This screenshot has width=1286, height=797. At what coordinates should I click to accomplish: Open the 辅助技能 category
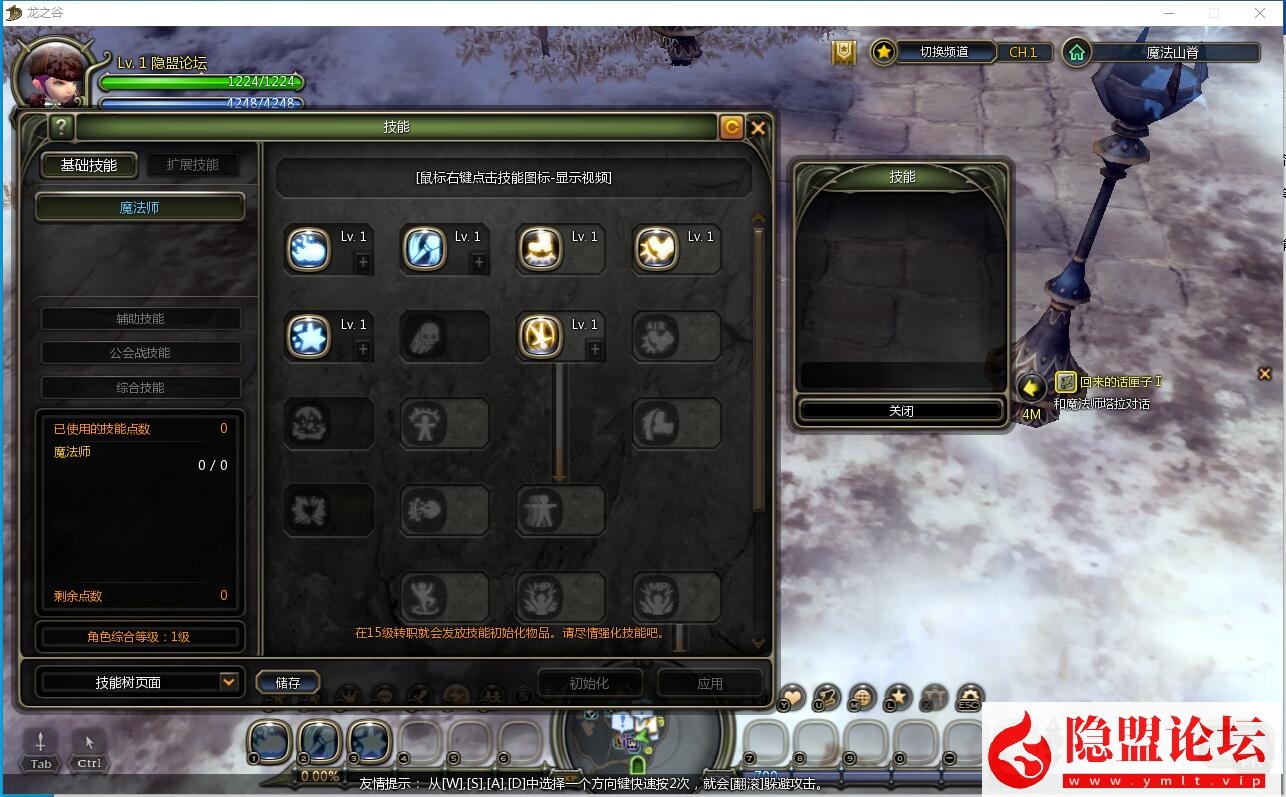tap(140, 319)
